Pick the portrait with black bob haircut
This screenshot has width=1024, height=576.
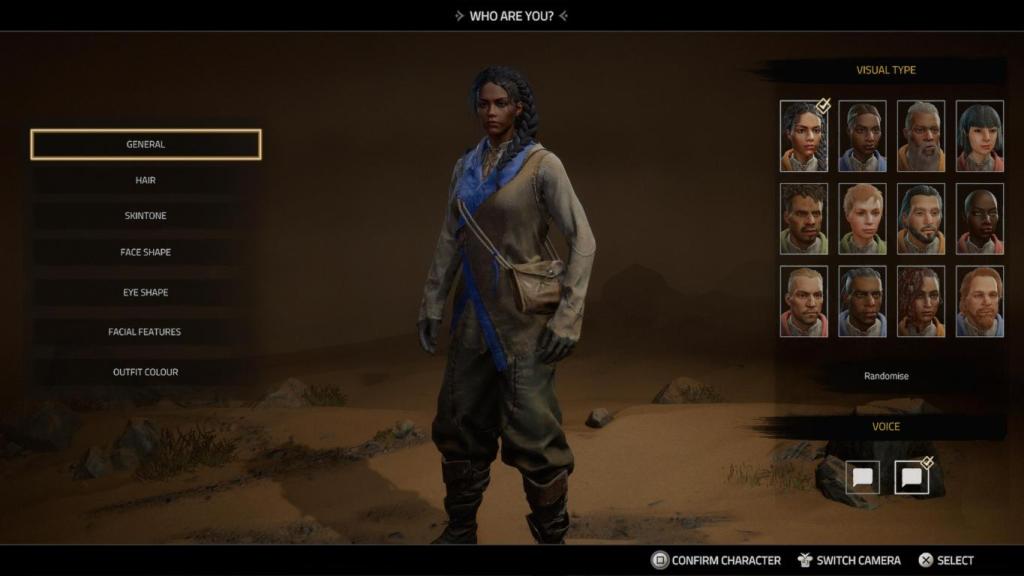click(x=979, y=136)
